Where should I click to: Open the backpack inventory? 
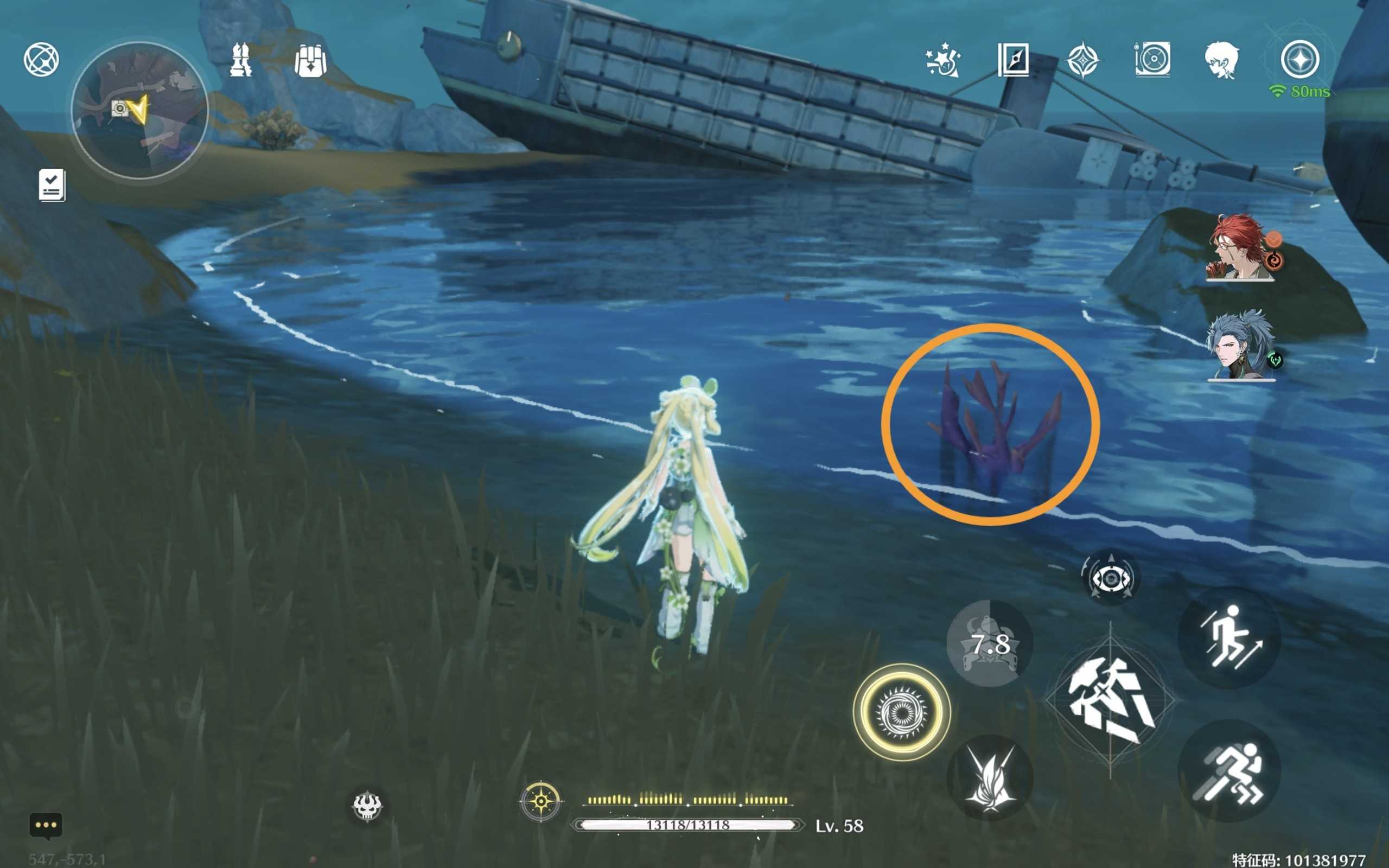point(310,60)
